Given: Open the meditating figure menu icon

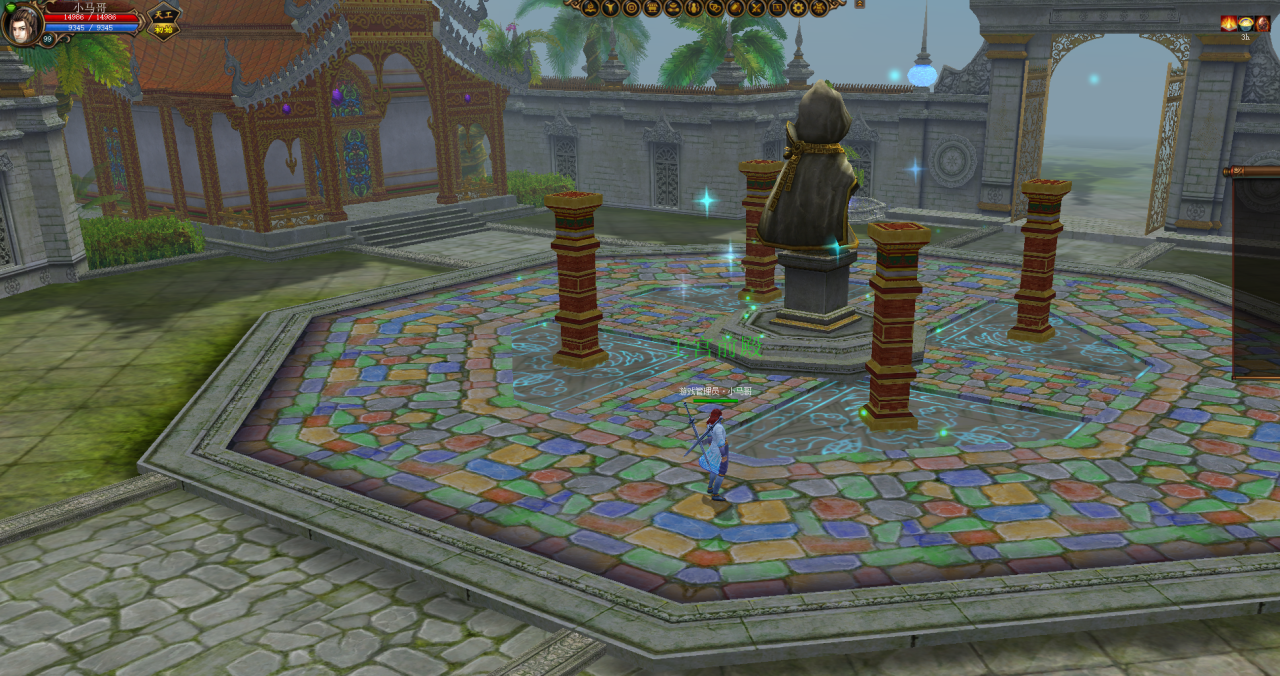Looking at the screenshot, I should pos(590,8).
